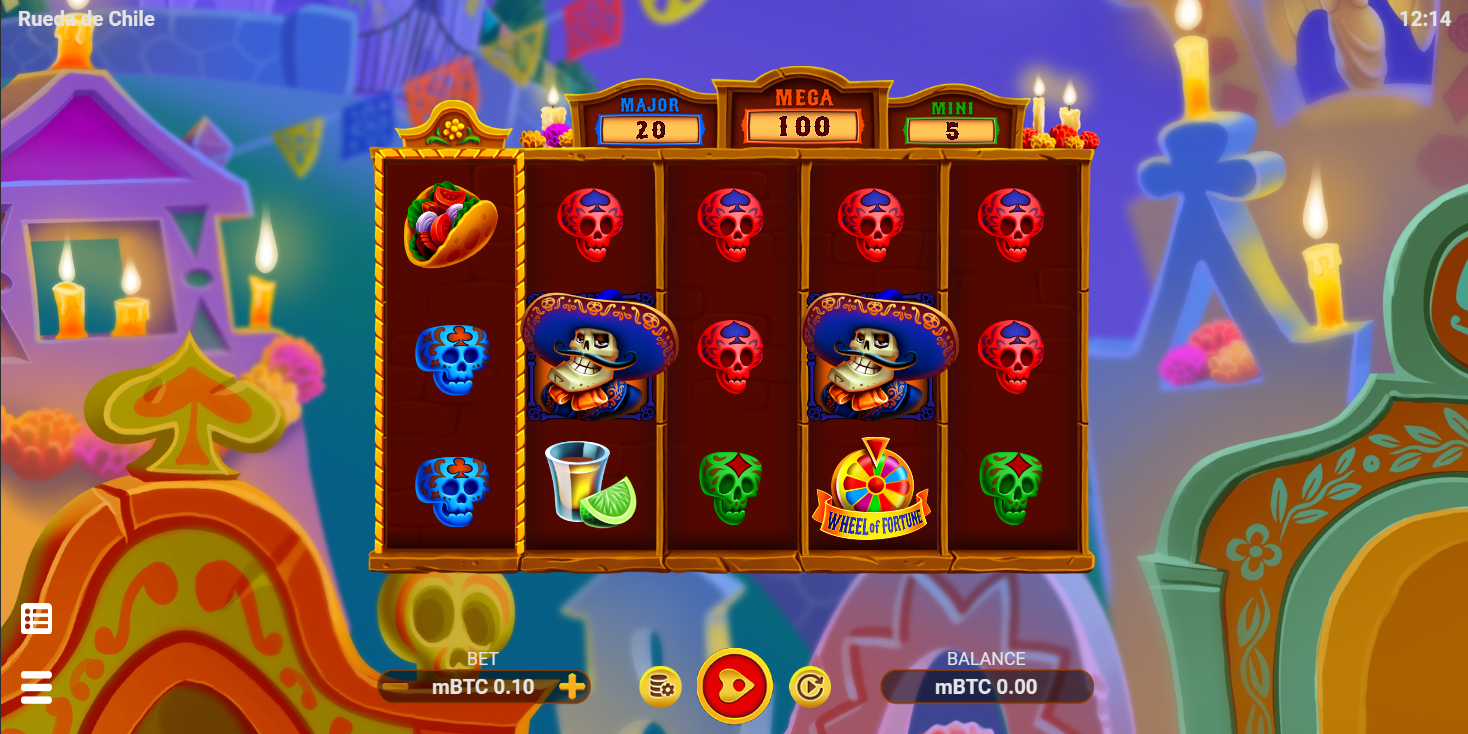Image resolution: width=1468 pixels, height=734 pixels.
Task: Click the clock showing 12:14
Action: coord(1427,17)
